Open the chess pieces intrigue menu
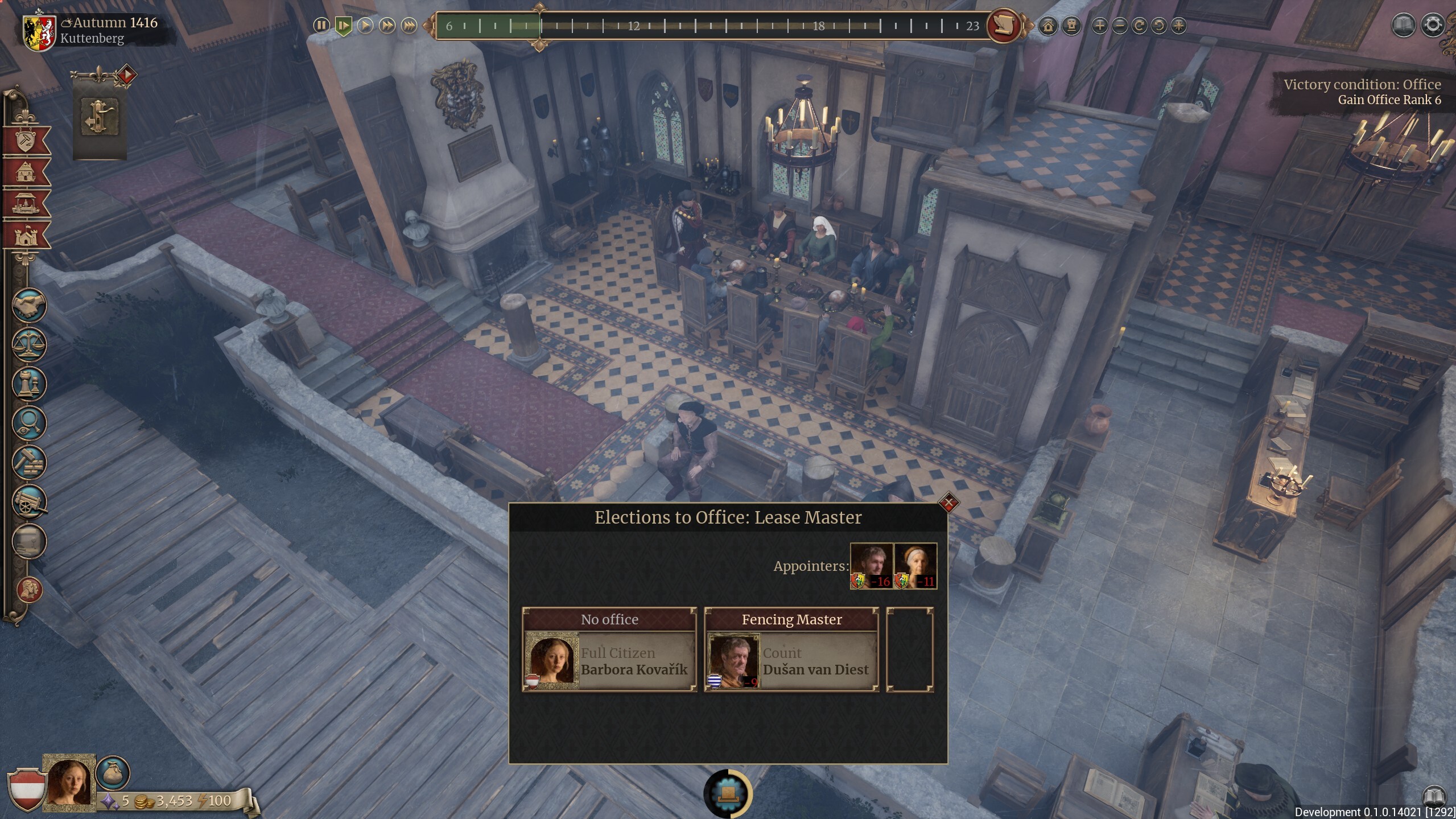 click(x=28, y=384)
